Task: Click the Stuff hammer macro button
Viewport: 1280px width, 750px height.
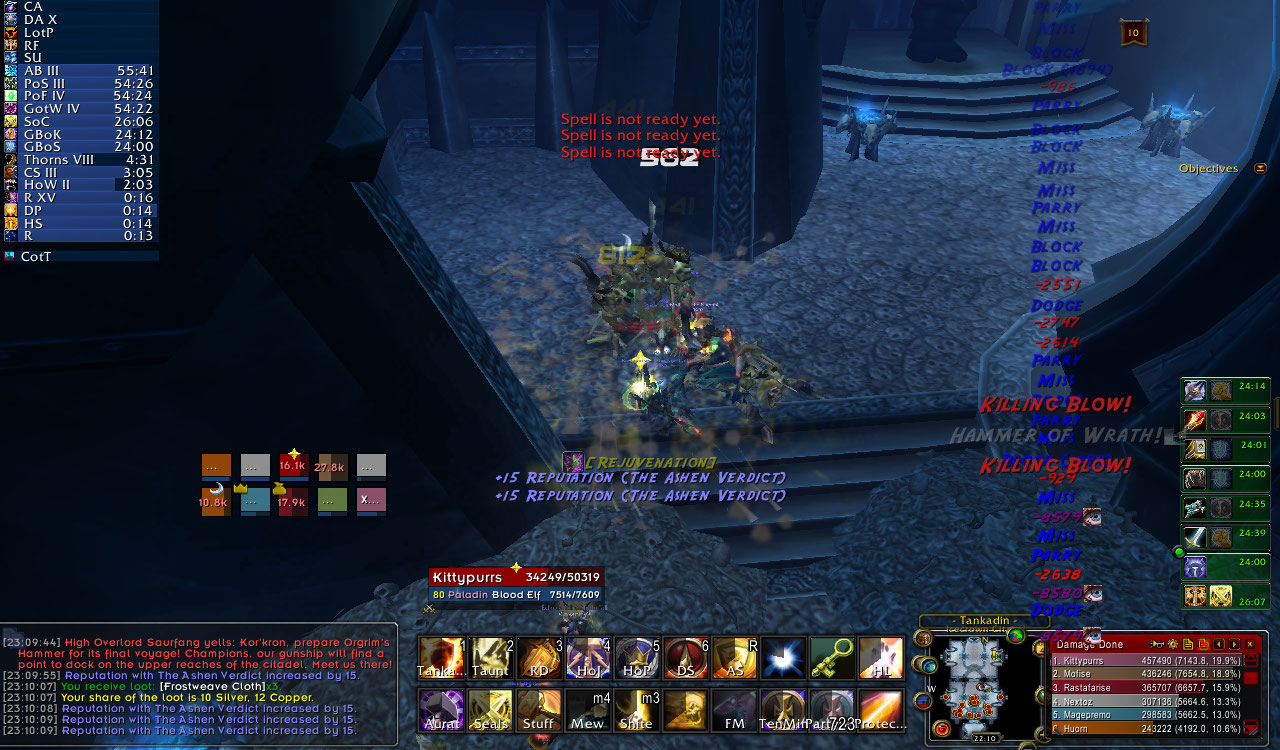Action: pyautogui.click(x=539, y=710)
